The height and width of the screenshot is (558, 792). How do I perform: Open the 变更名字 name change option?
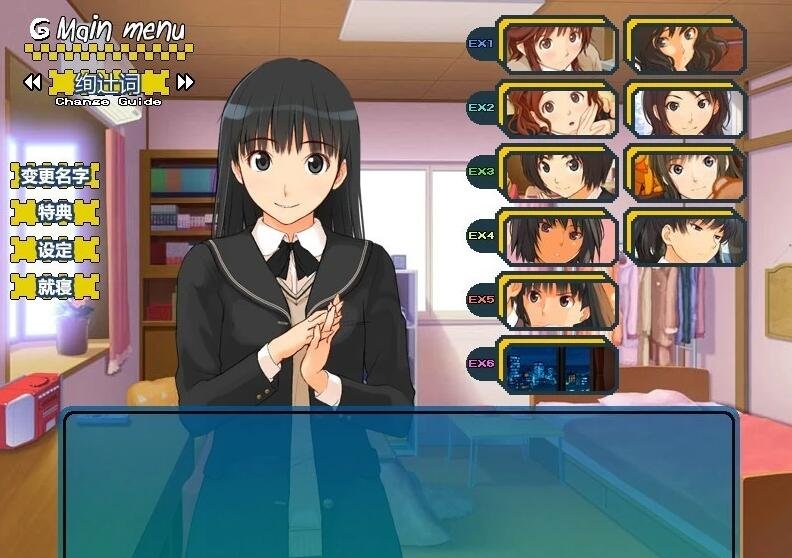tap(55, 177)
